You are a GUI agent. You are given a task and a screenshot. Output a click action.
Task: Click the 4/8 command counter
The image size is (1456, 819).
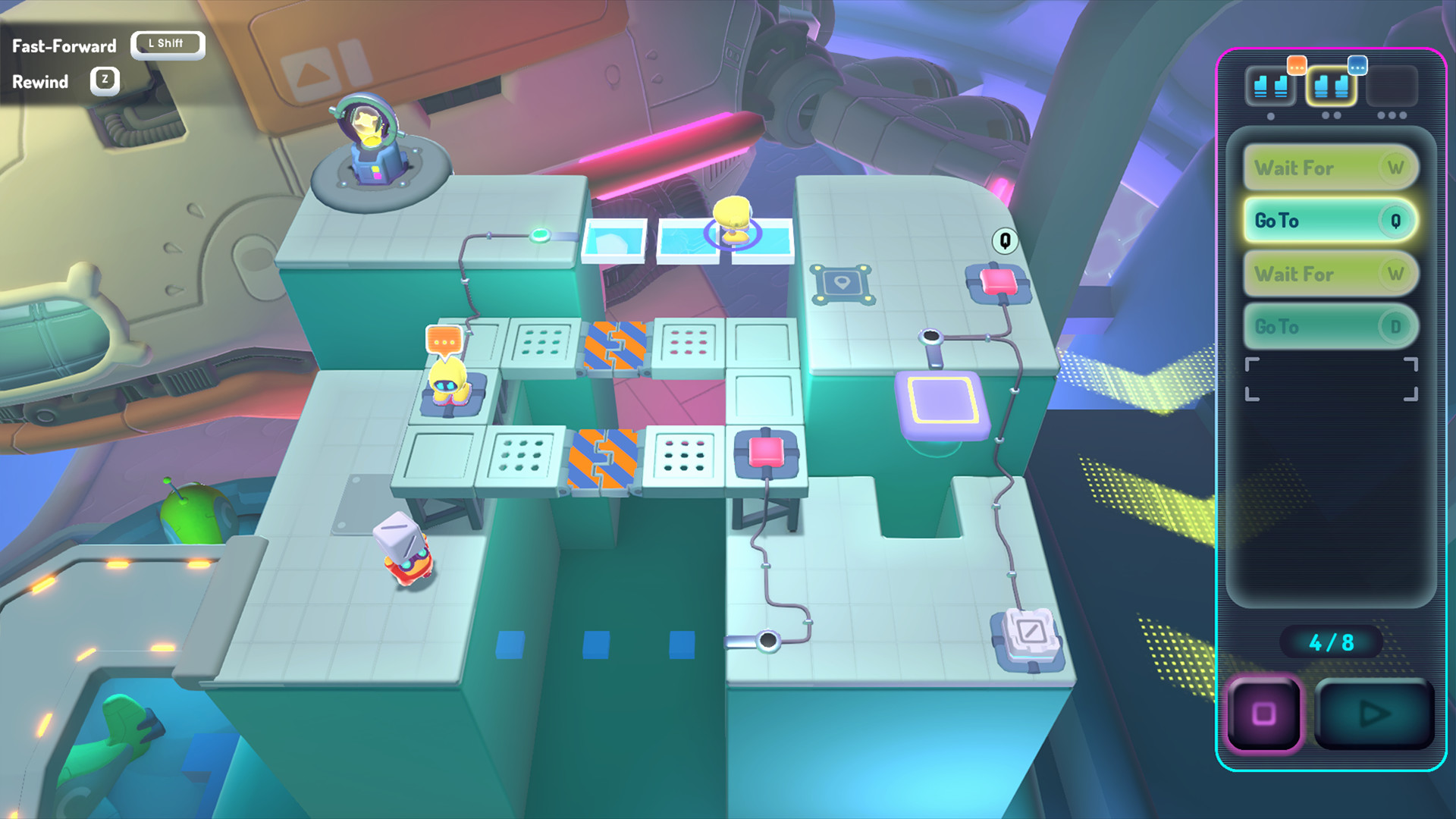click(x=1332, y=641)
